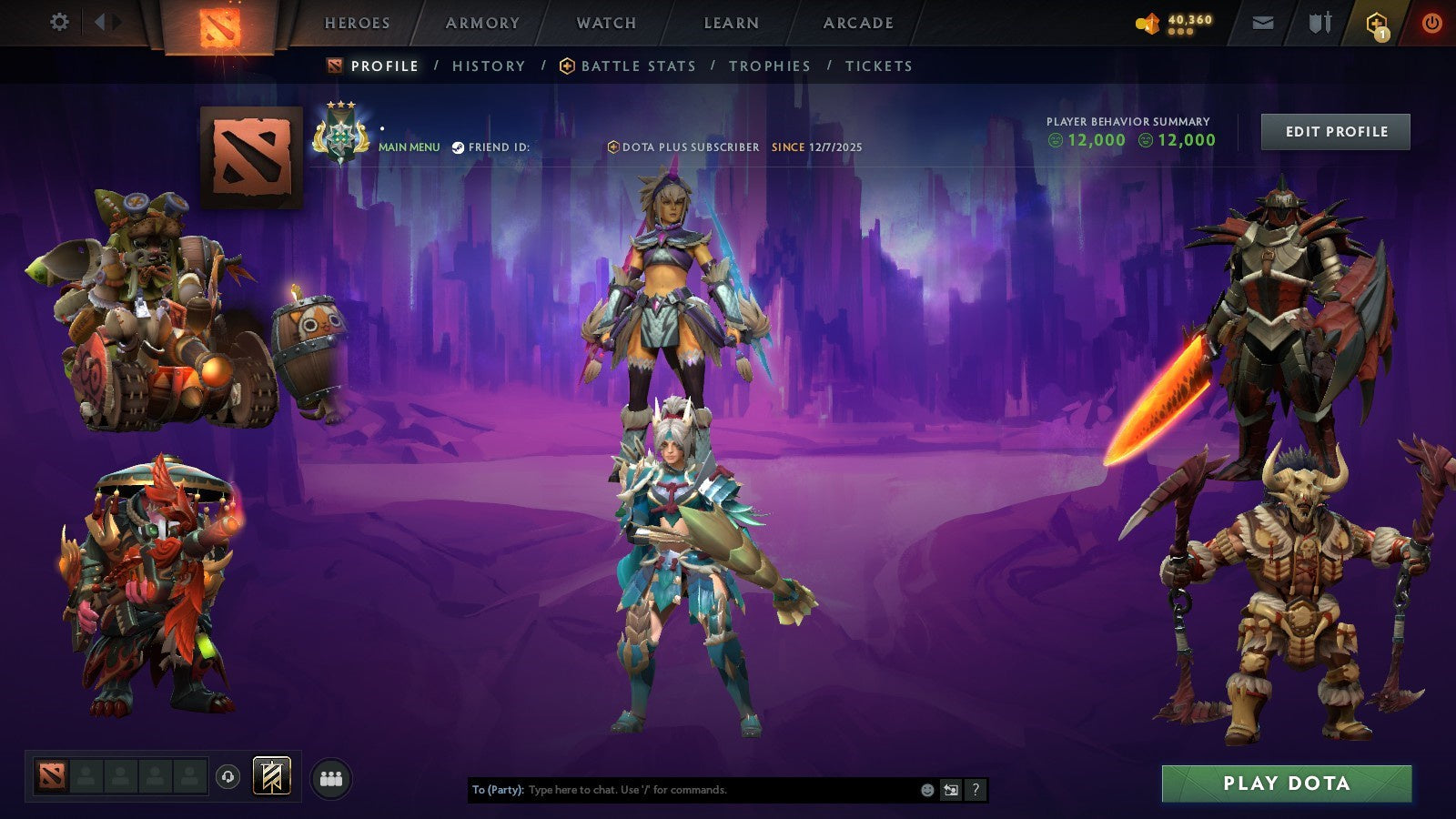Open the Dota Plus subscription icon in top bar

[1377, 20]
